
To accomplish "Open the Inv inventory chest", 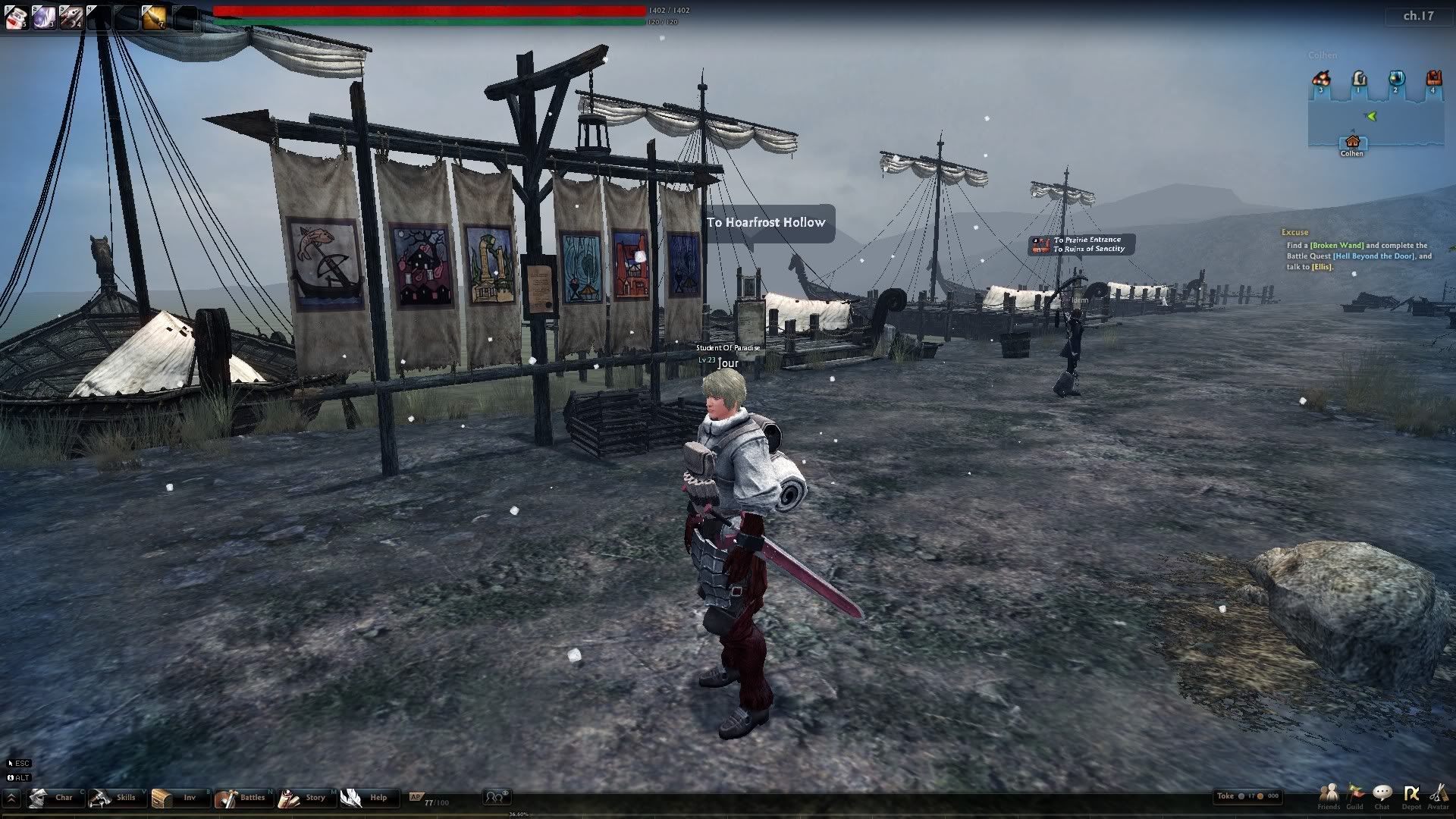I will point(176,798).
